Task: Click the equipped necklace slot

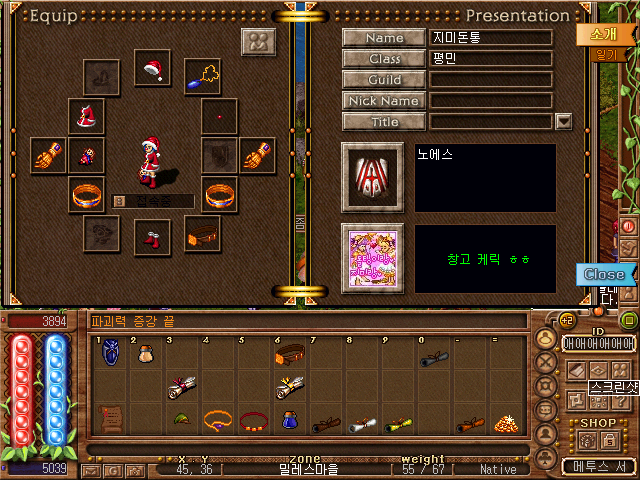Action: 203,77
